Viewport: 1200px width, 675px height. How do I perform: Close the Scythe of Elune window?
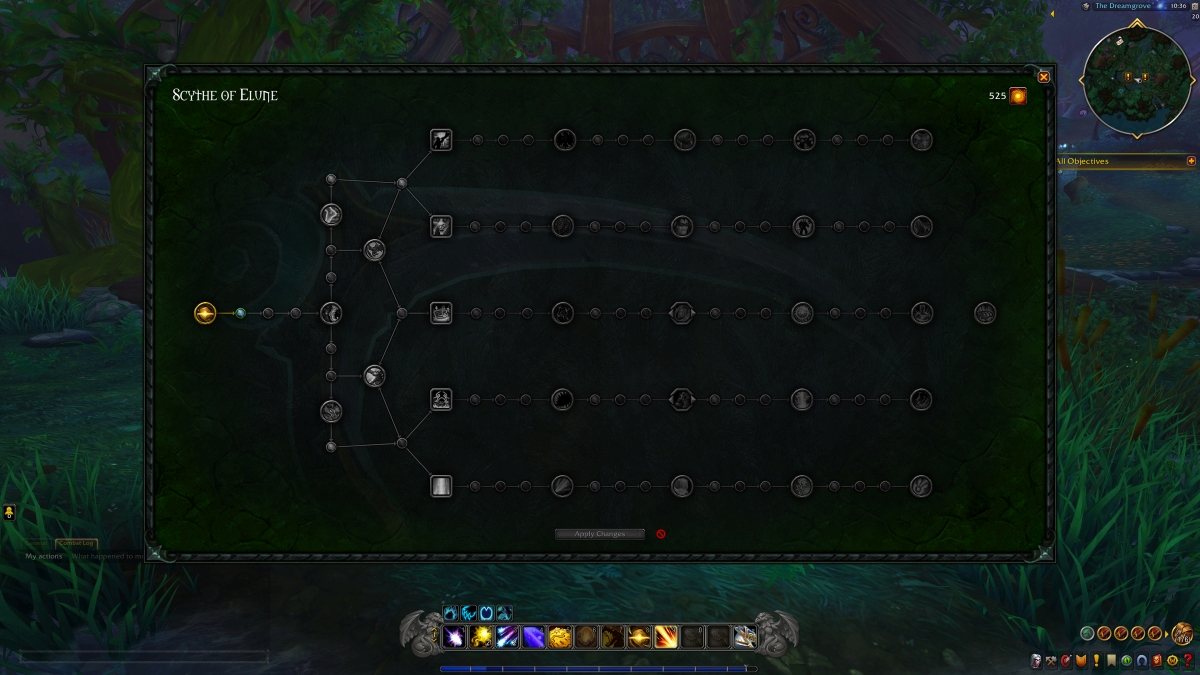[x=1043, y=77]
